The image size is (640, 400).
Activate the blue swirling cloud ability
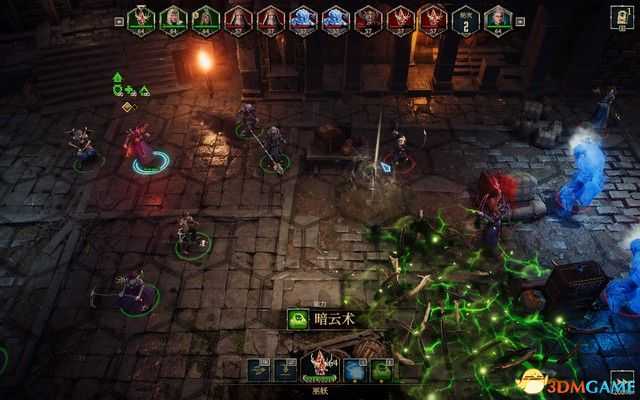click(354, 371)
